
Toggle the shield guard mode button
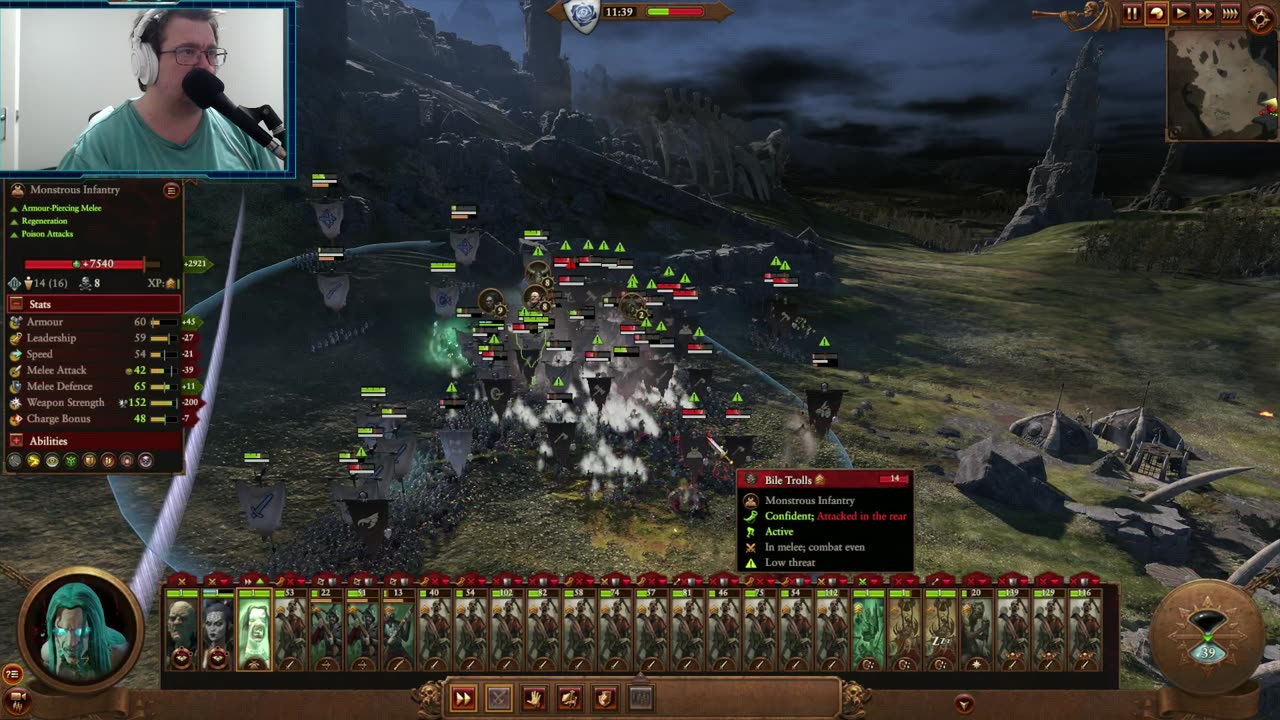tap(605, 698)
